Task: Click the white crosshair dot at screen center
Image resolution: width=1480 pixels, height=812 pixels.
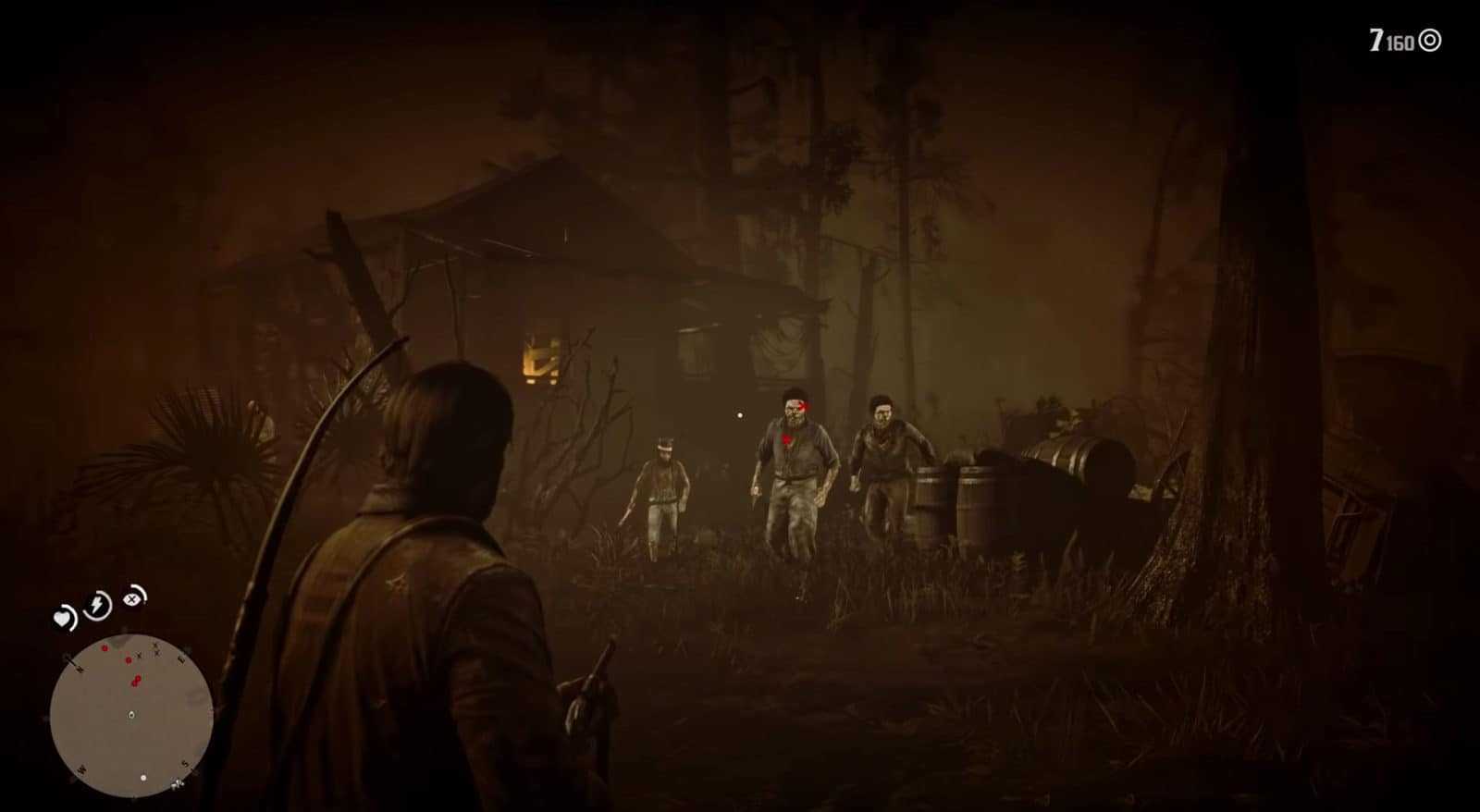Action: click(741, 414)
